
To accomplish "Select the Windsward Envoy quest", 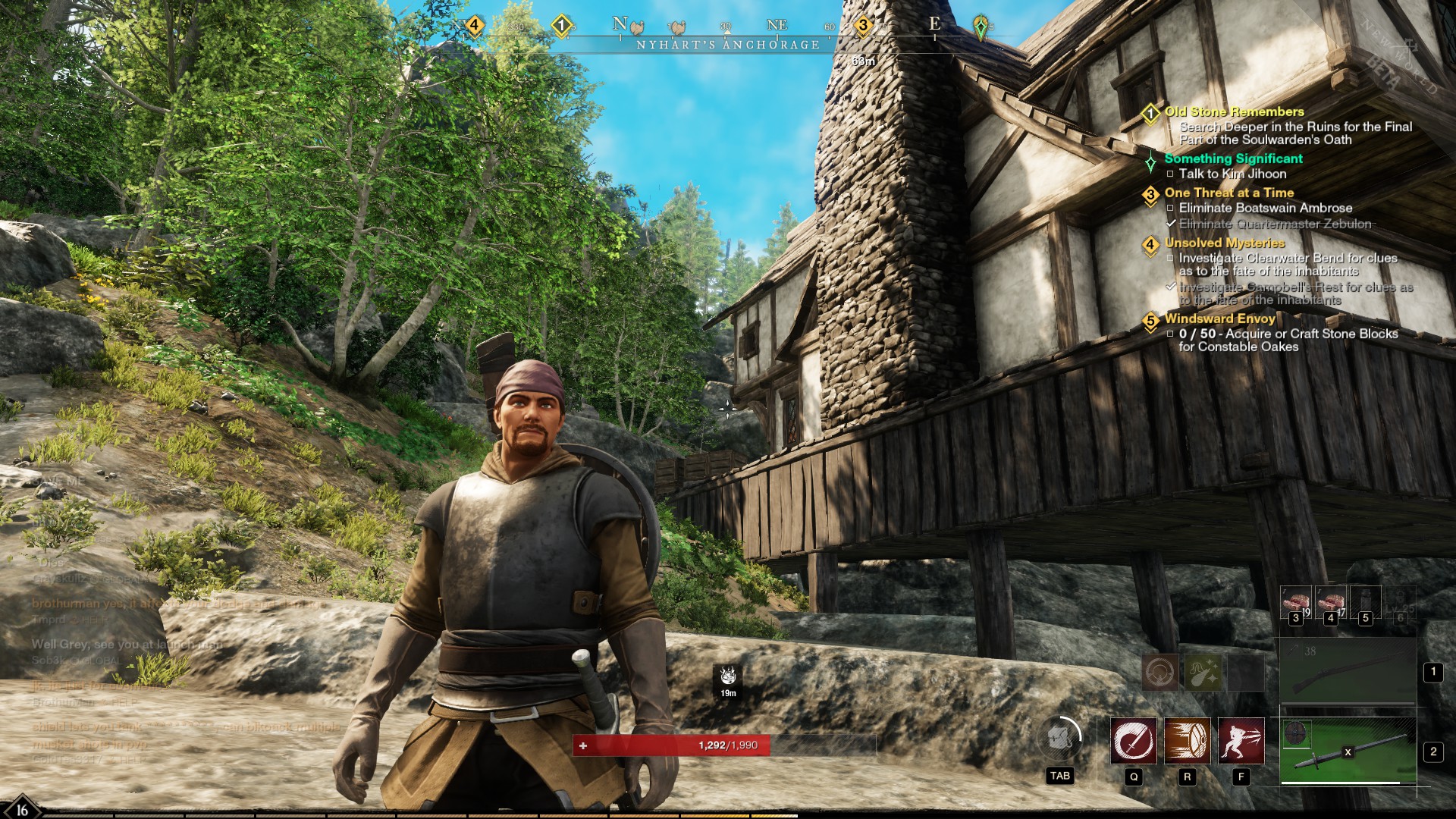I will click(x=1219, y=318).
